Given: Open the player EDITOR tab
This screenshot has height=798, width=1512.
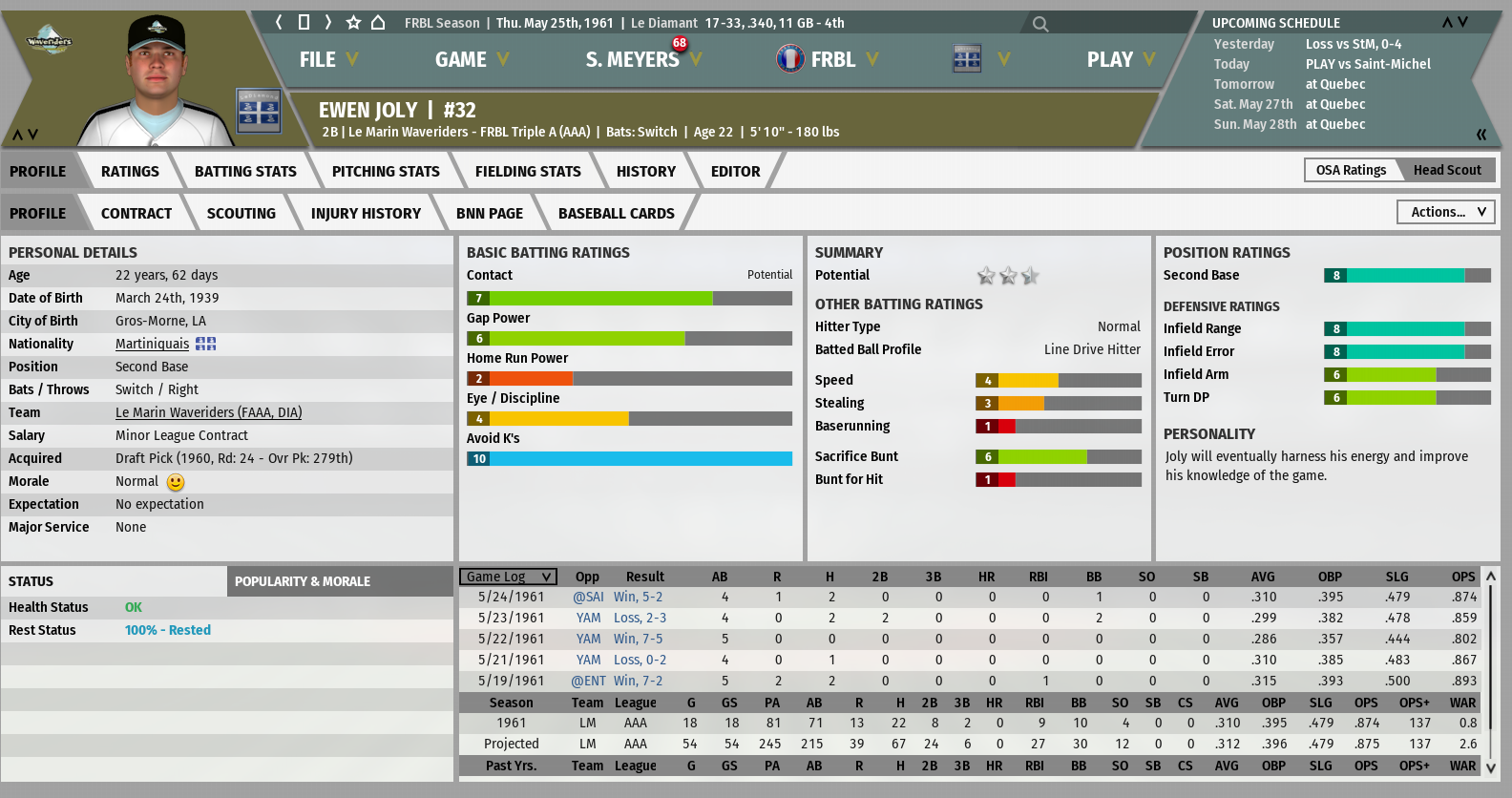Looking at the screenshot, I should 735,172.
